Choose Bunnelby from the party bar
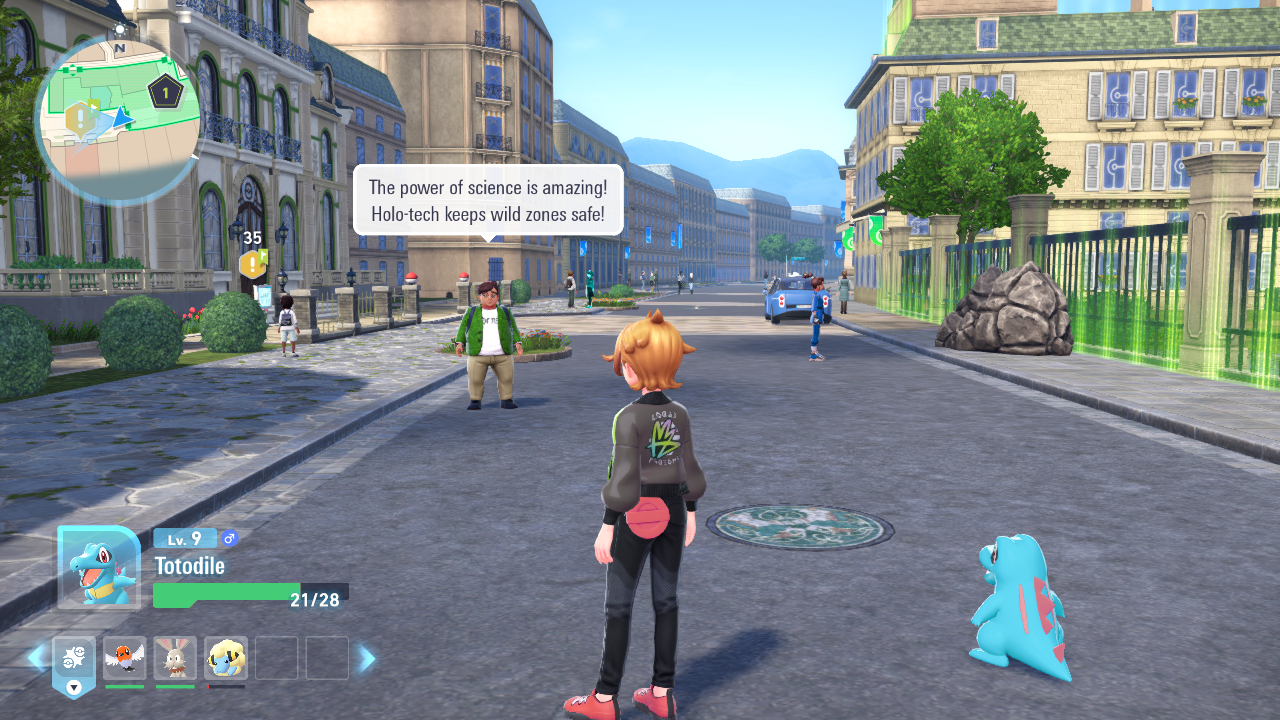The image size is (1280, 720). point(175,658)
